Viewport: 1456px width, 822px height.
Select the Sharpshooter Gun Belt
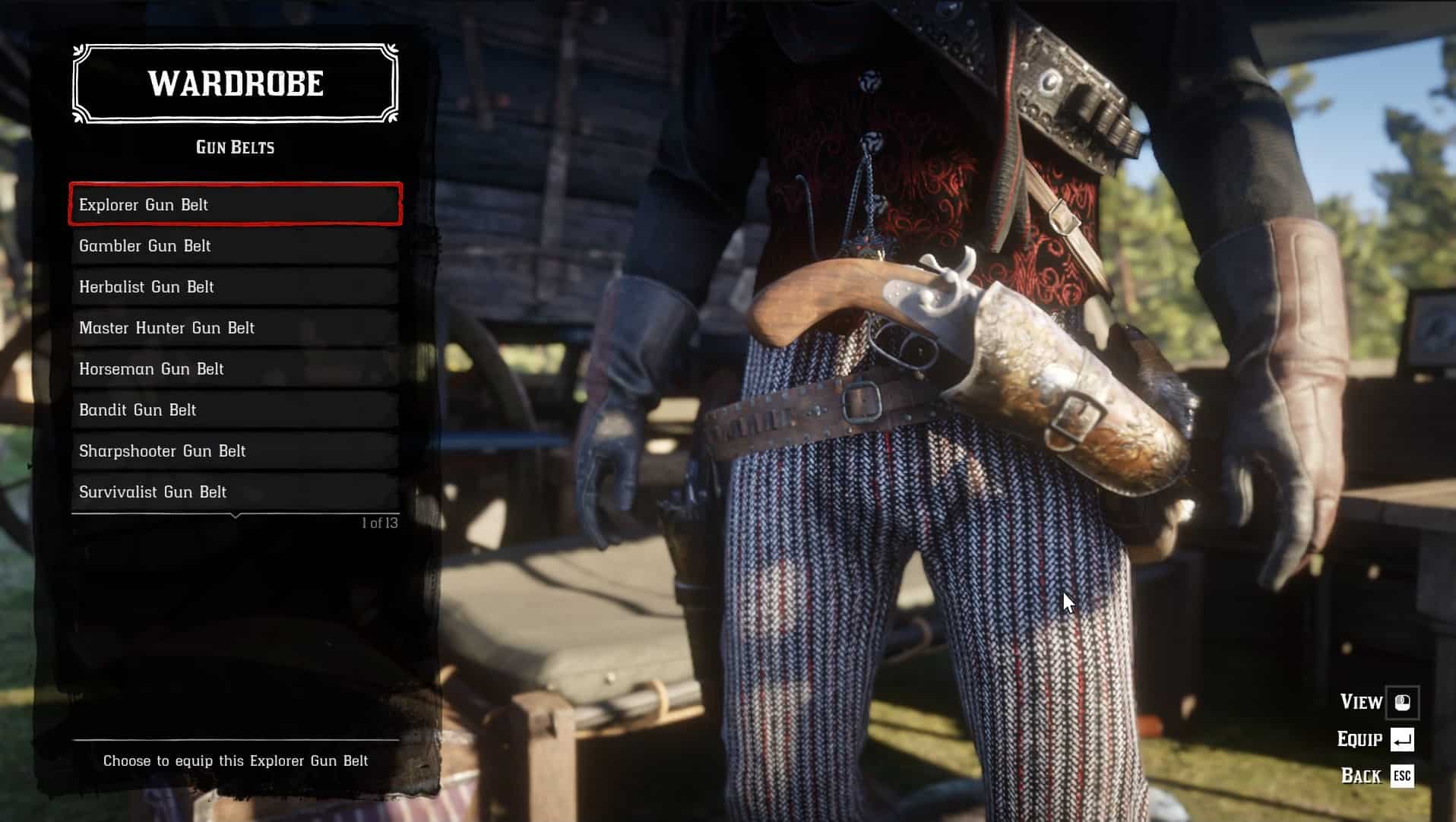click(x=235, y=451)
